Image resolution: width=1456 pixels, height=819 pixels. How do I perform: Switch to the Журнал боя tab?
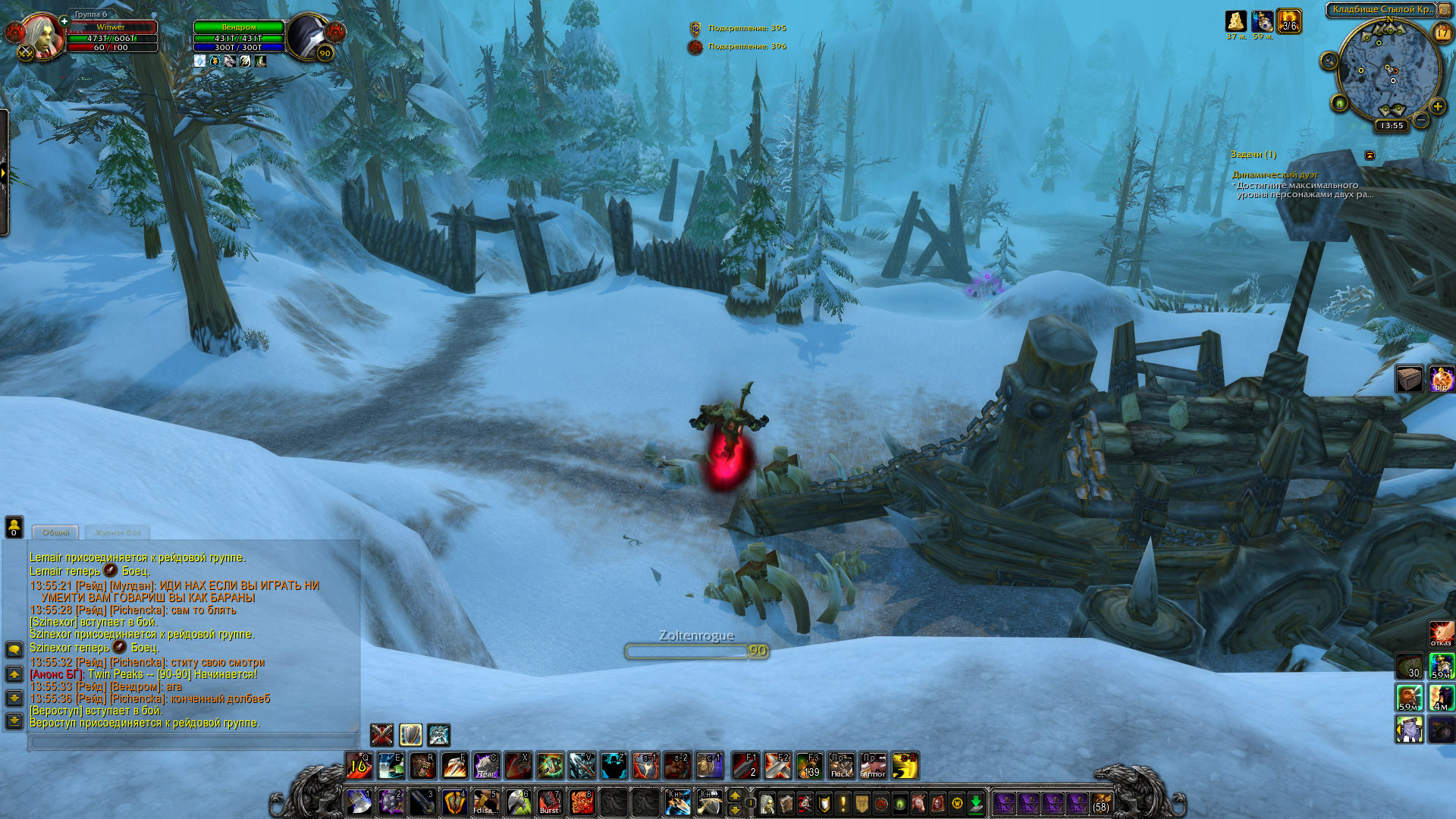[x=118, y=532]
